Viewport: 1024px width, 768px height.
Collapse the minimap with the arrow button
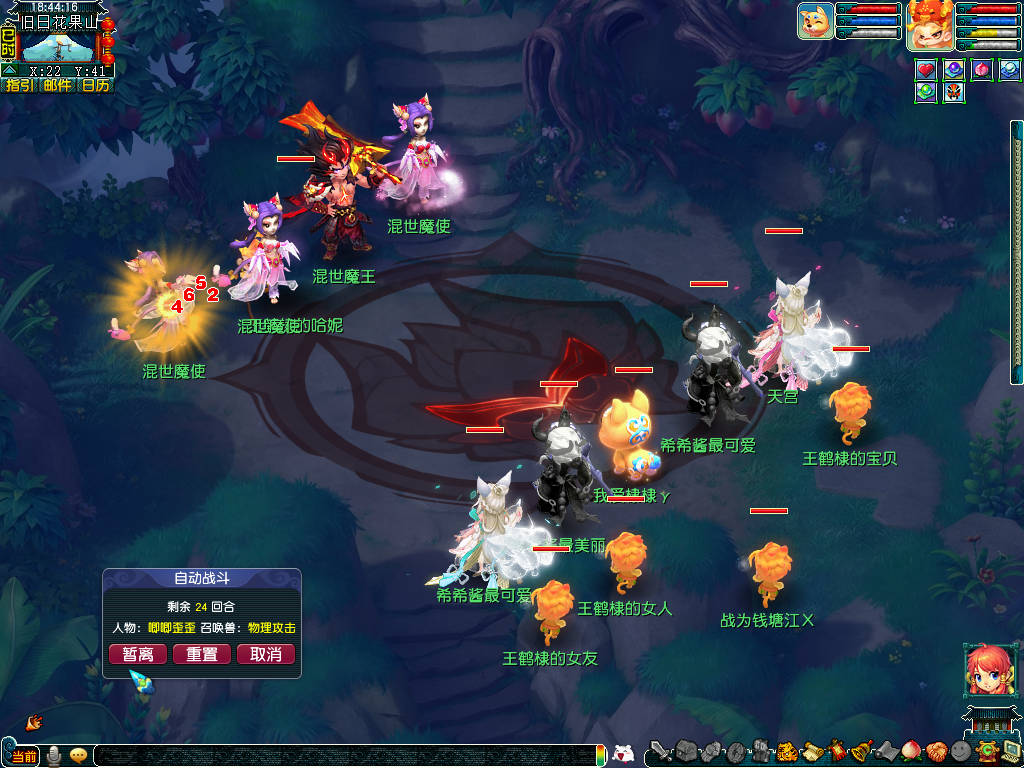(8, 71)
